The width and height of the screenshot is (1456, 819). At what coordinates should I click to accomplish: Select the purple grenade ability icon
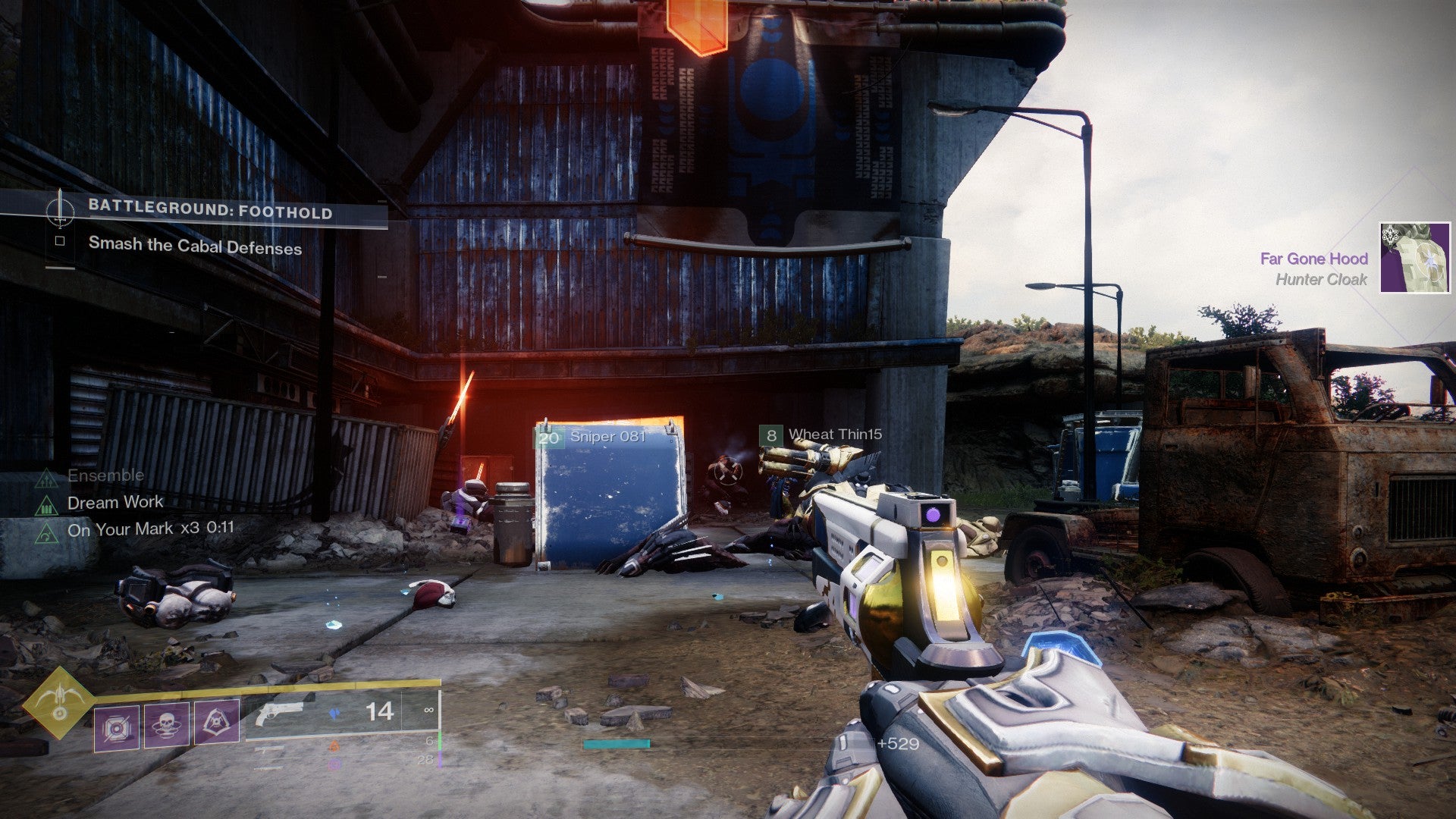tap(117, 728)
